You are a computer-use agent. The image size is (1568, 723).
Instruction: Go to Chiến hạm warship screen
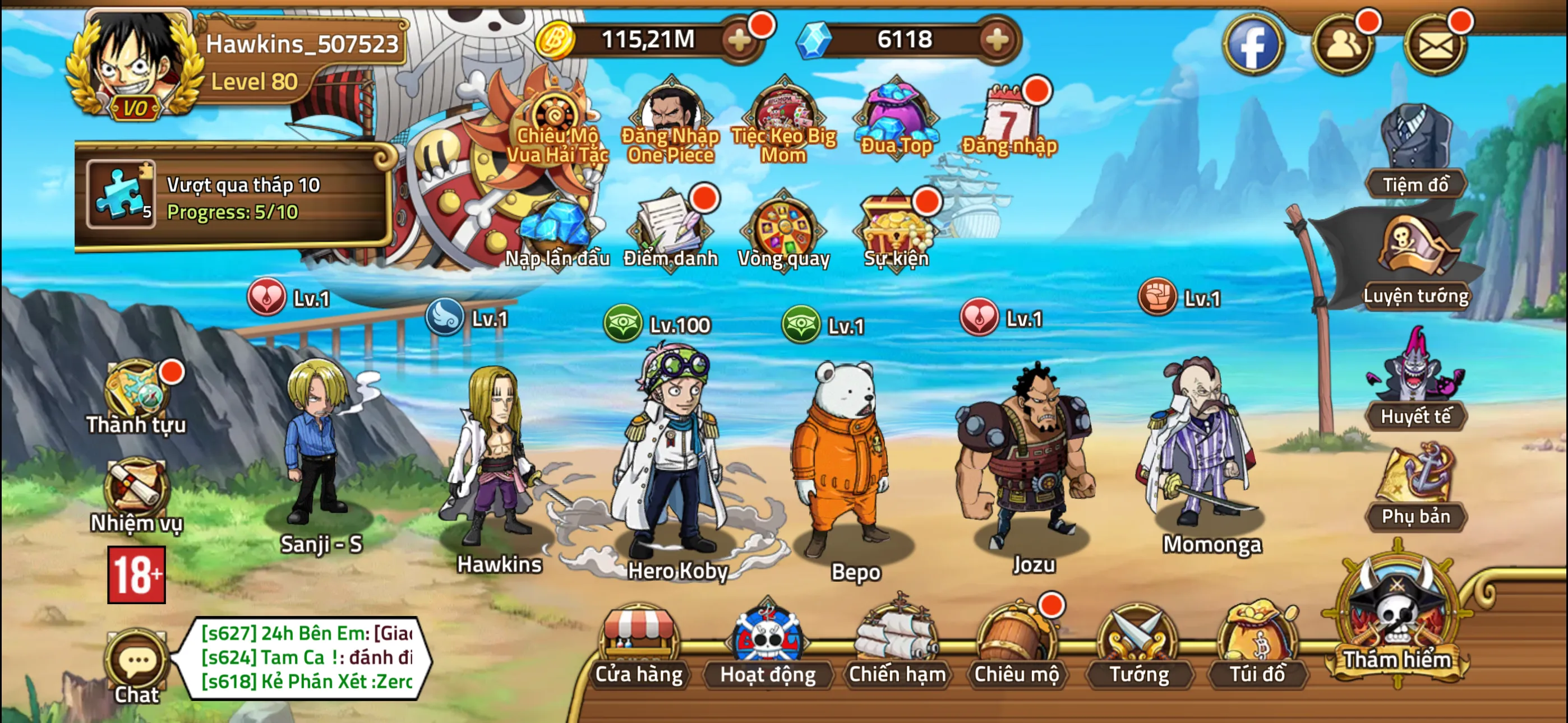coord(897,646)
